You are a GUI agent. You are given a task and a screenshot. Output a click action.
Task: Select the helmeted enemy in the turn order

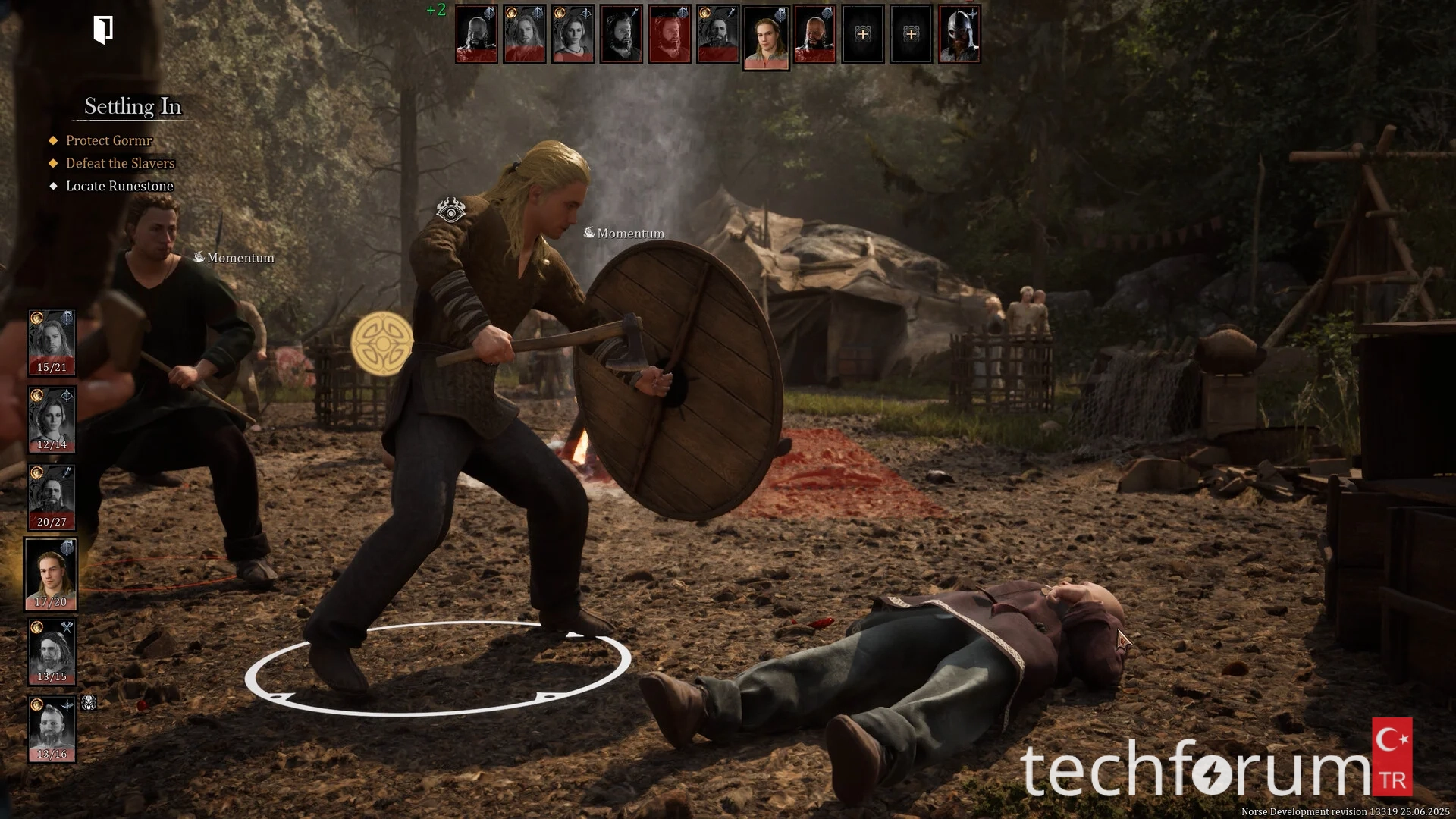959,34
